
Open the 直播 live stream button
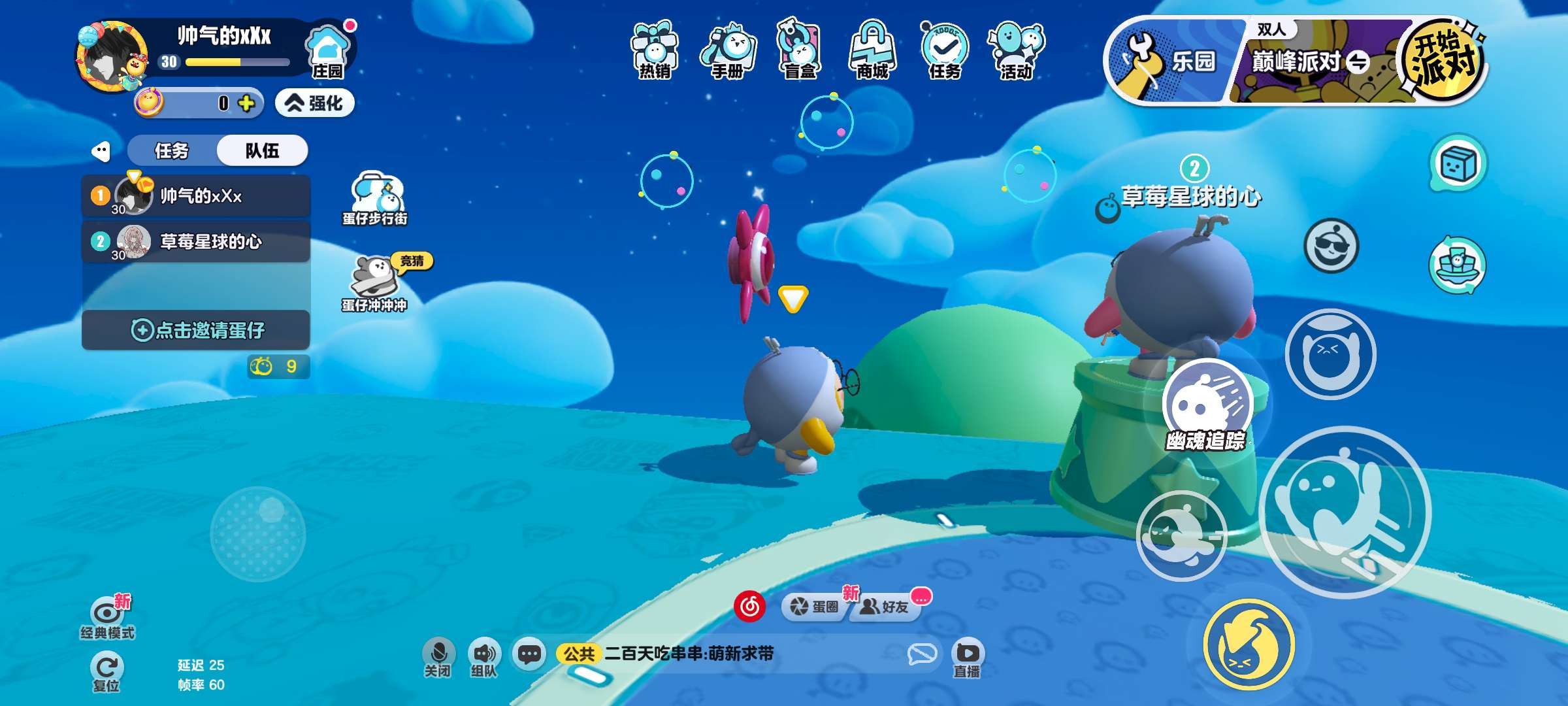coord(967,658)
